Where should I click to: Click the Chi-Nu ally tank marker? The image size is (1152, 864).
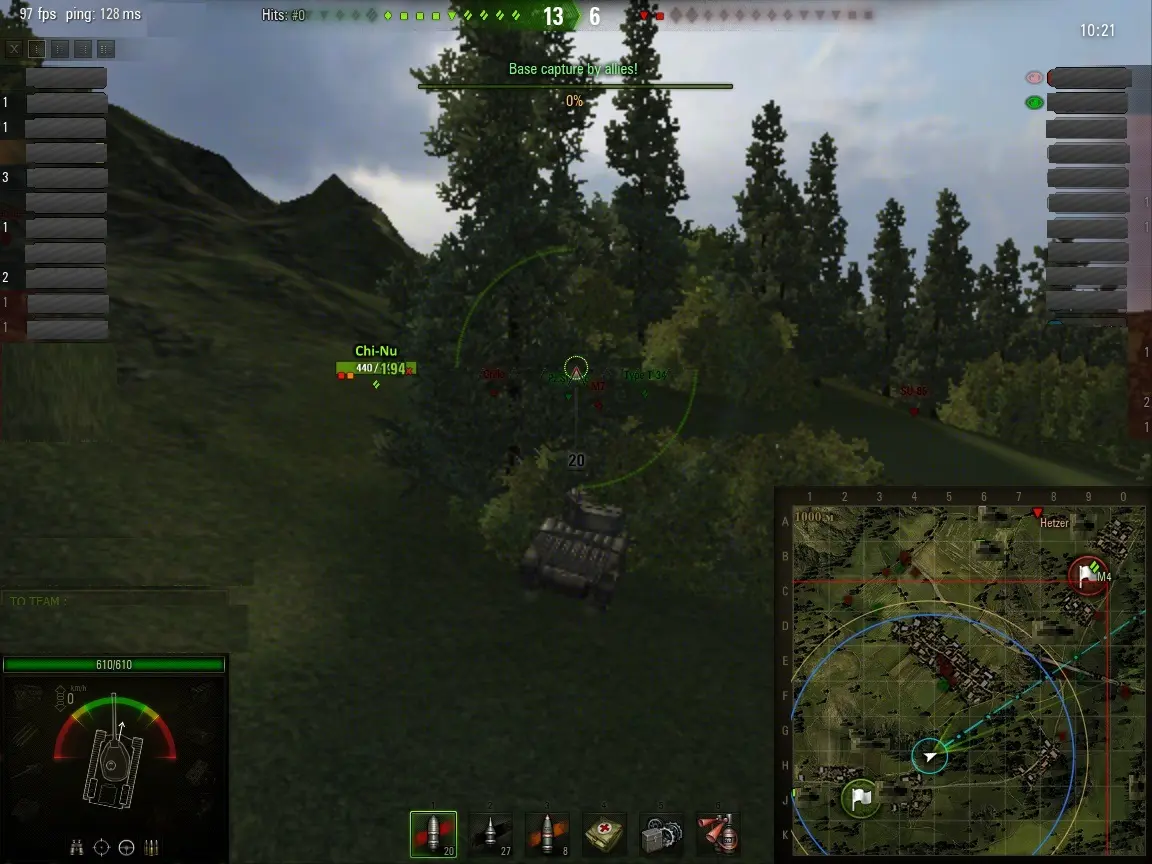coord(376,369)
